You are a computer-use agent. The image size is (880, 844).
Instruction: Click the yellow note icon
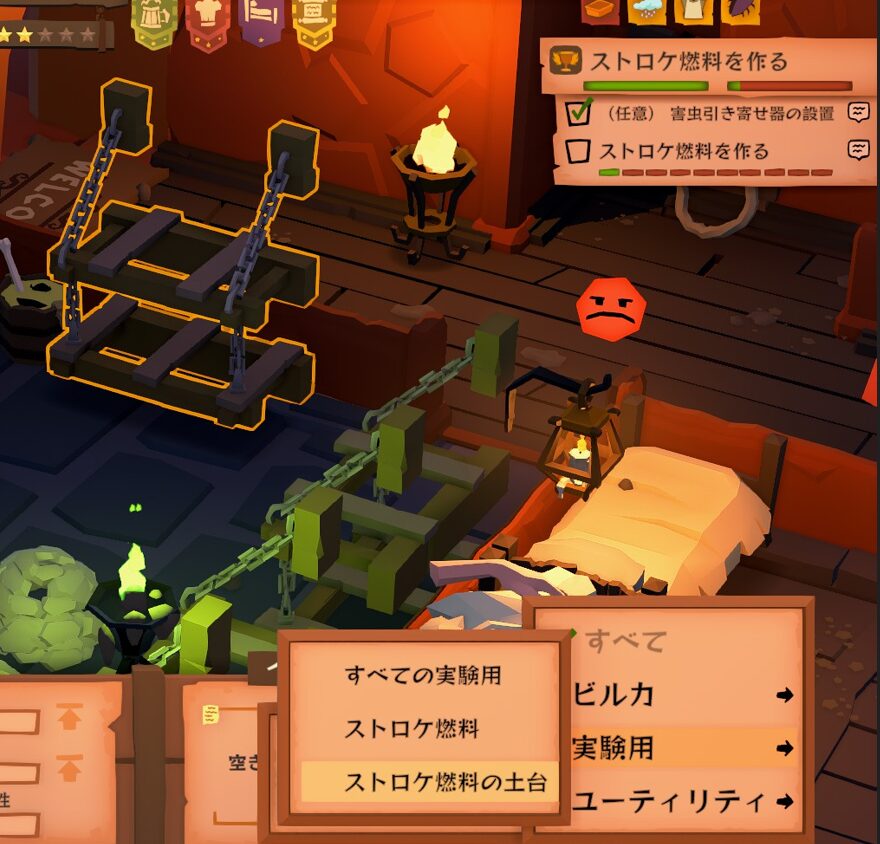pos(211,714)
